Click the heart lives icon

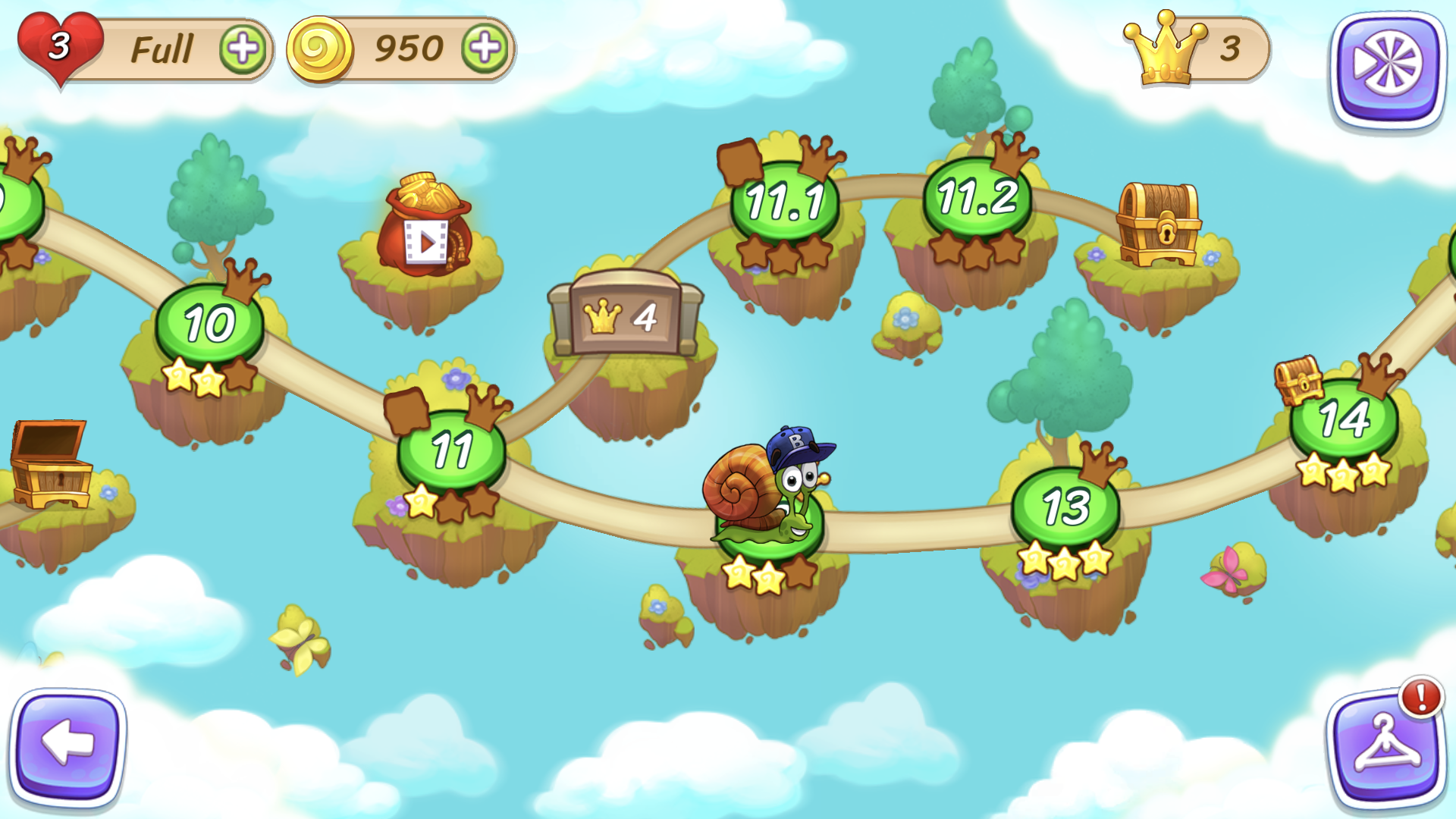59,45
